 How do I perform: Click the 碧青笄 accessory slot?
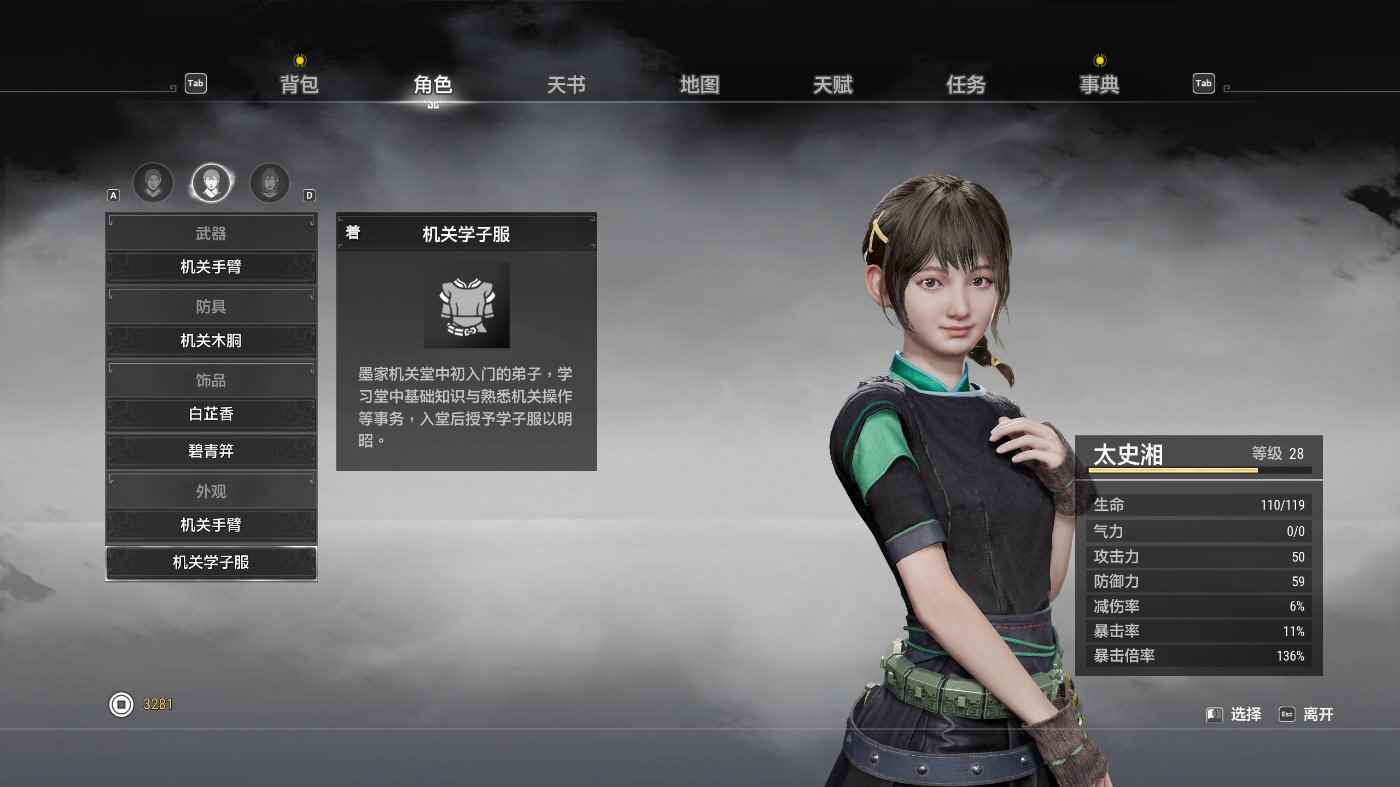(210, 451)
